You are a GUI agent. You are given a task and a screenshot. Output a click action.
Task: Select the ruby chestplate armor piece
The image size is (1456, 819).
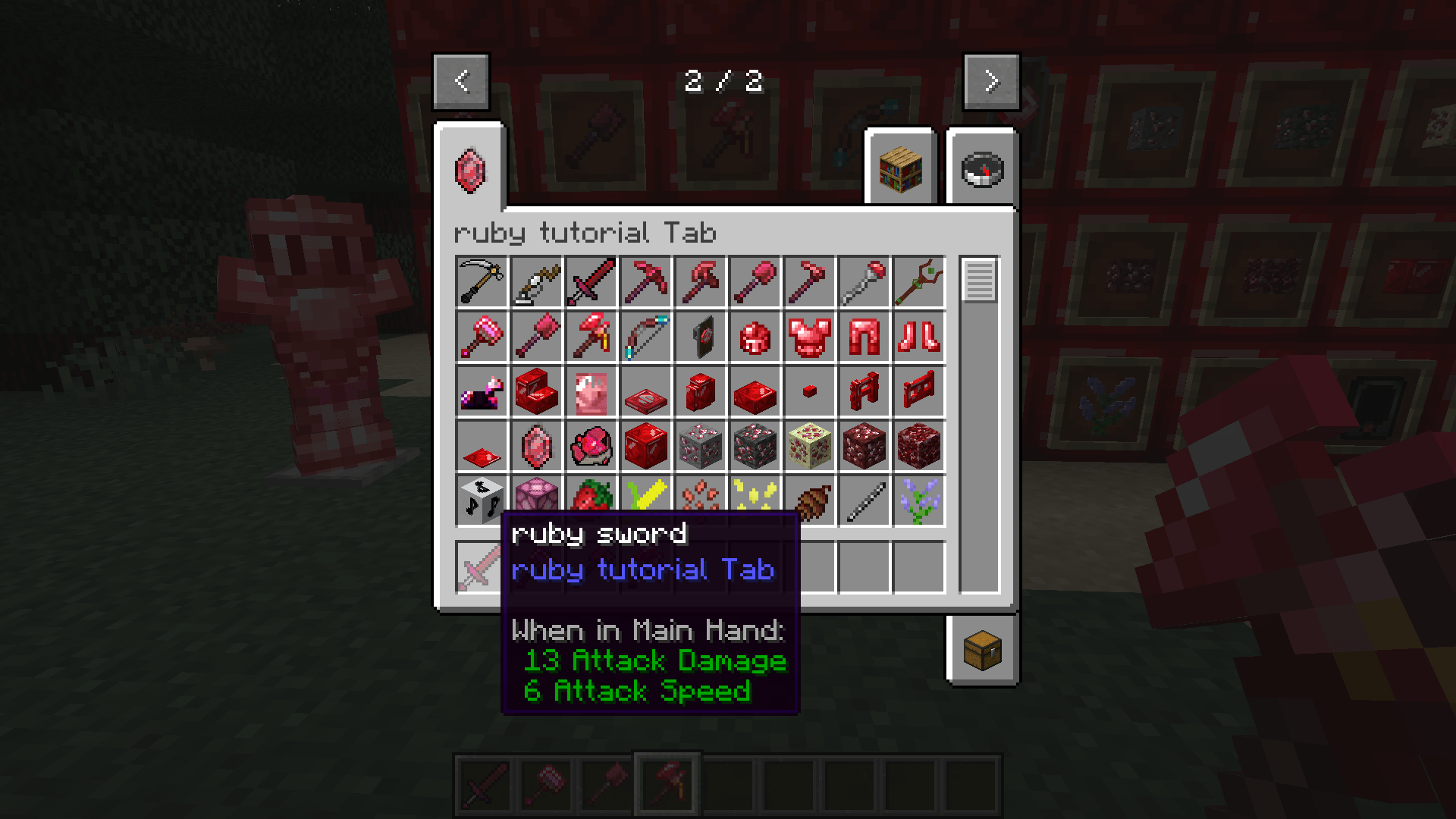tap(808, 337)
